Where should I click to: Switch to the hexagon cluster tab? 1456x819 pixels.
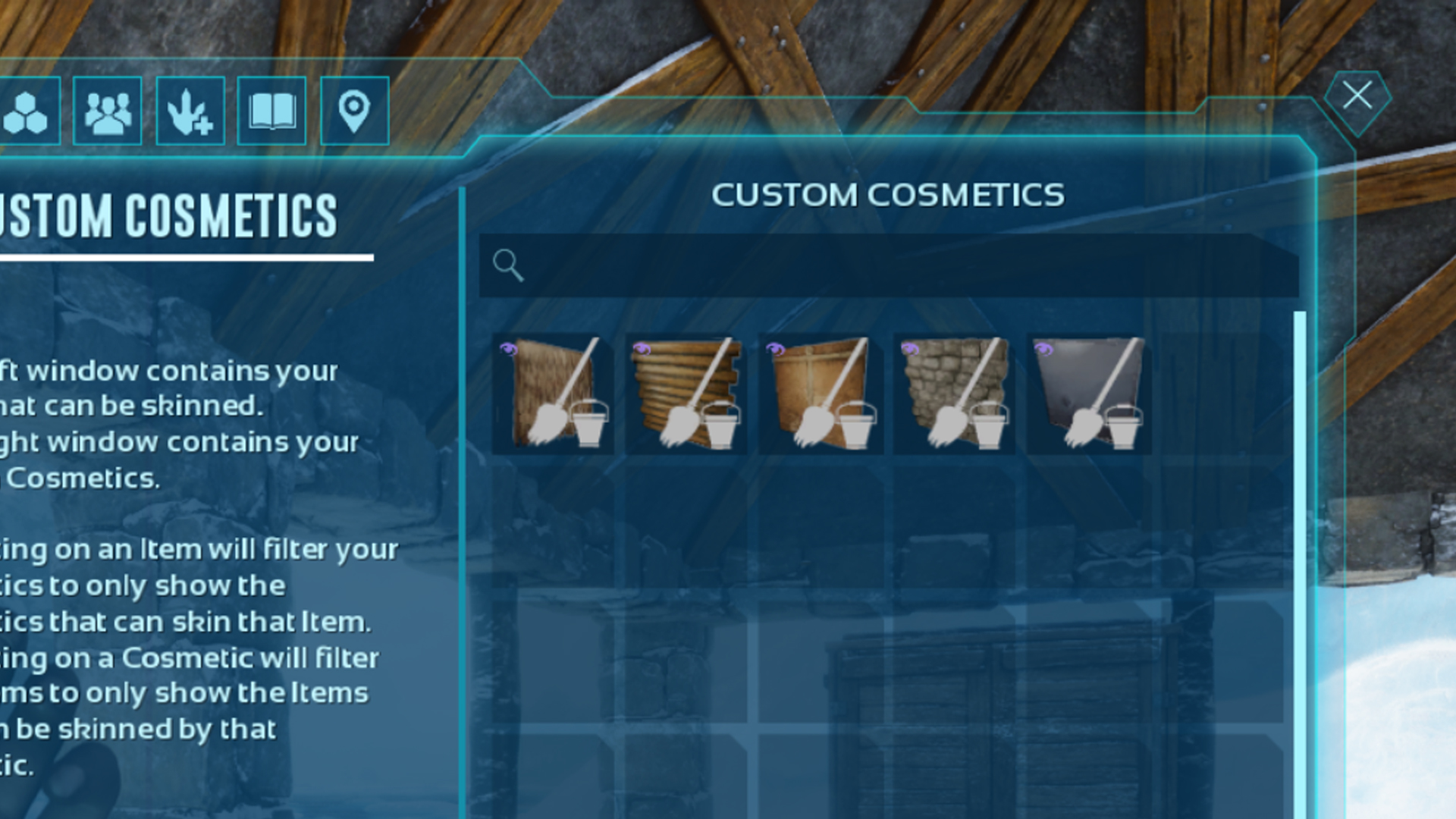pos(26,111)
